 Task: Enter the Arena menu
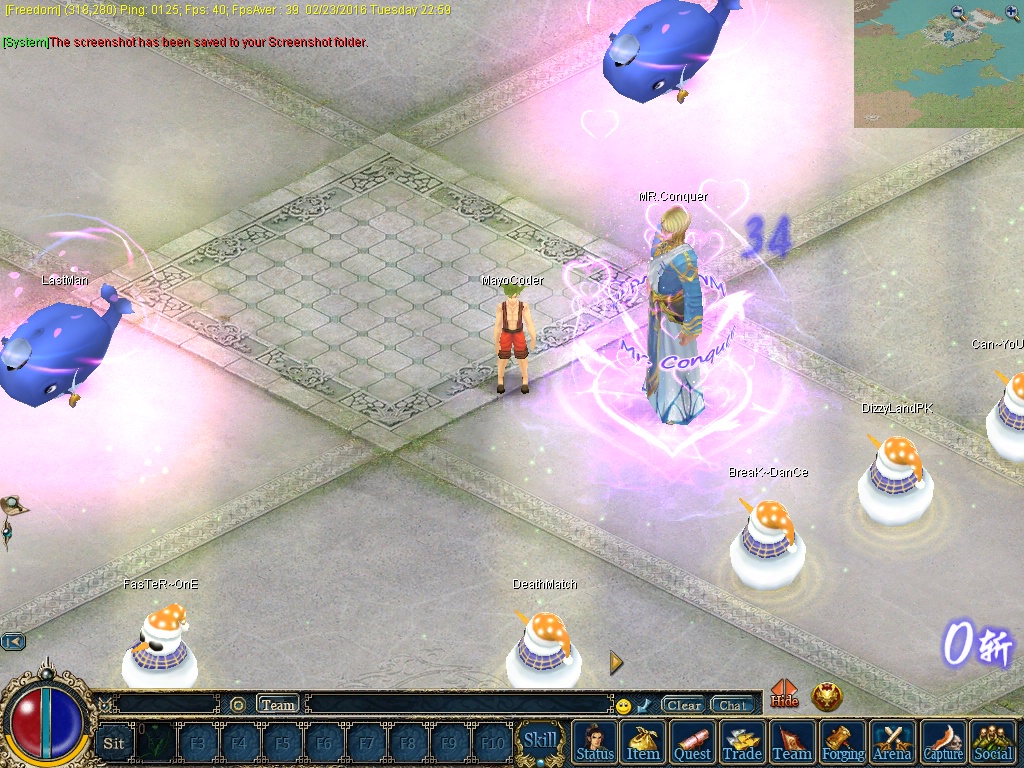[893, 742]
